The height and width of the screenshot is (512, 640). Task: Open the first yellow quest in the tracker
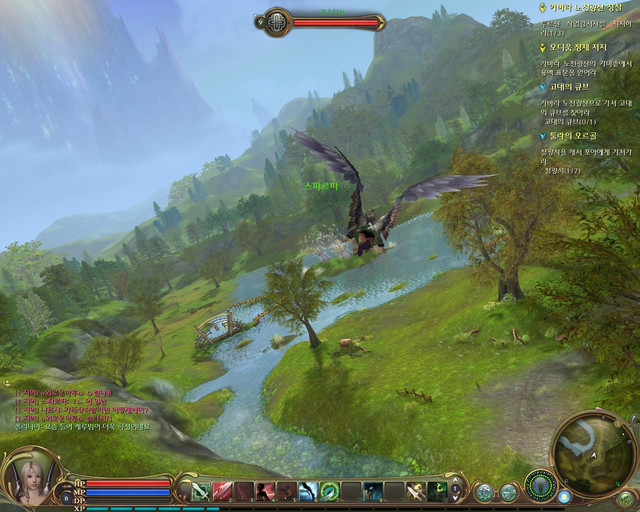point(580,7)
